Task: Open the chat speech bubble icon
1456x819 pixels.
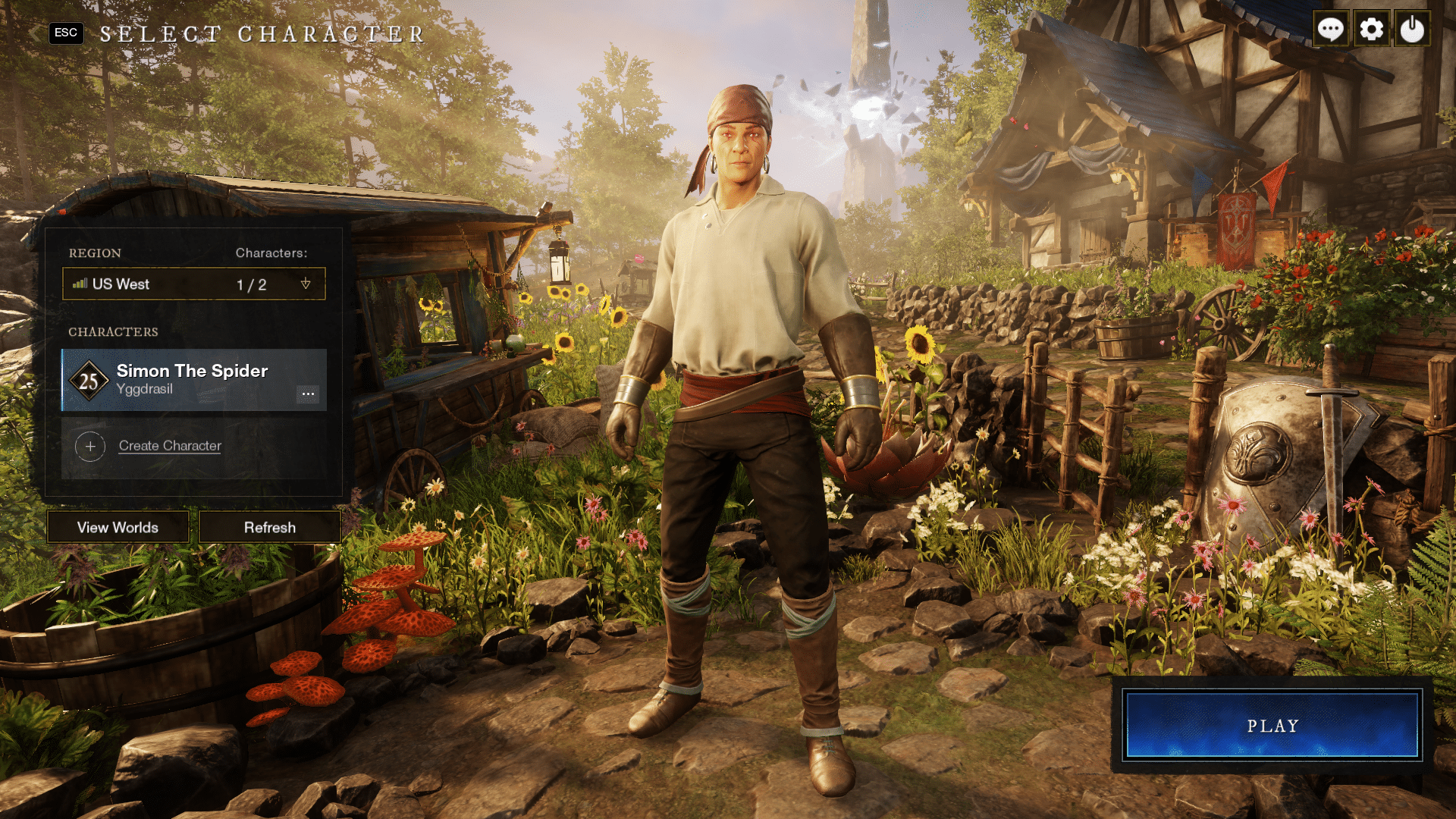Action: click(x=1330, y=29)
